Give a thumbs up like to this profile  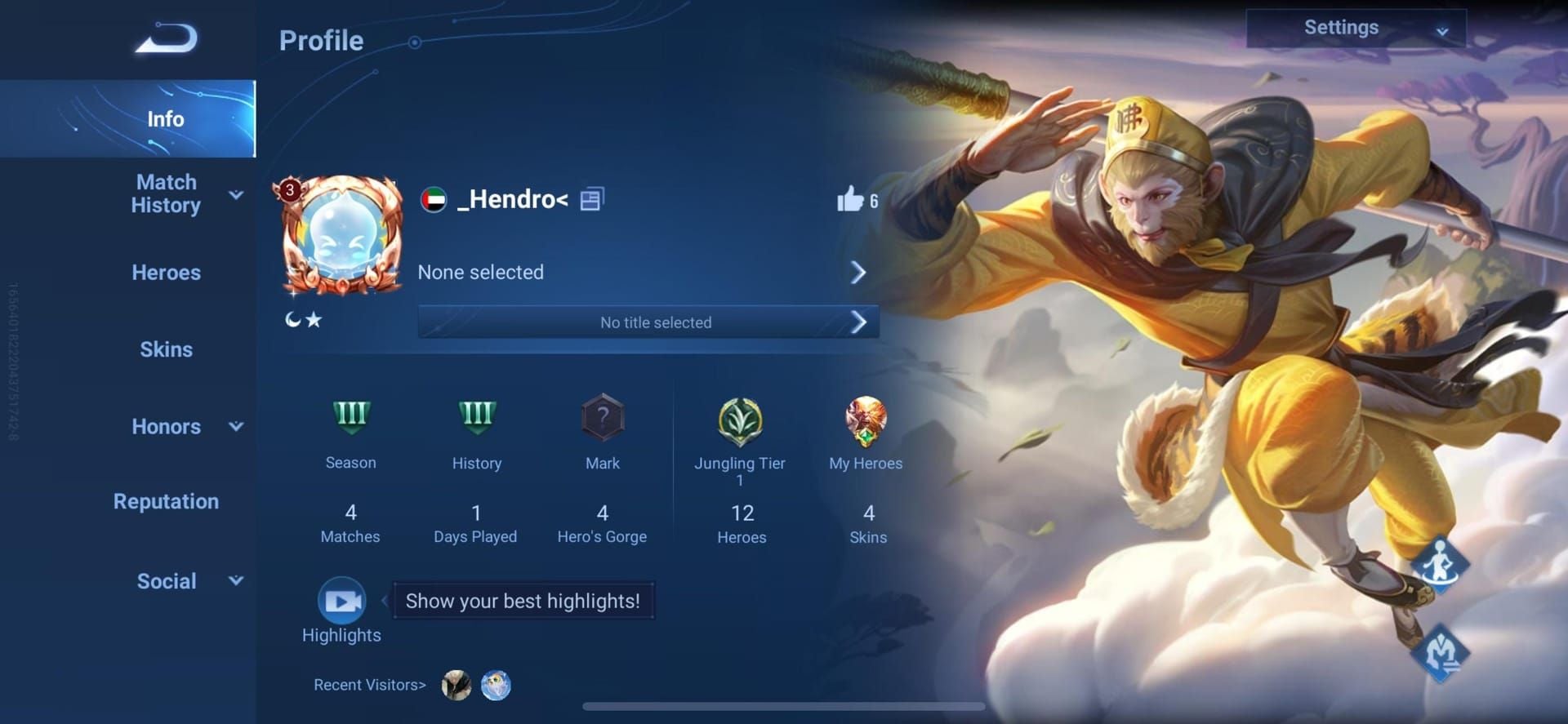click(x=850, y=199)
